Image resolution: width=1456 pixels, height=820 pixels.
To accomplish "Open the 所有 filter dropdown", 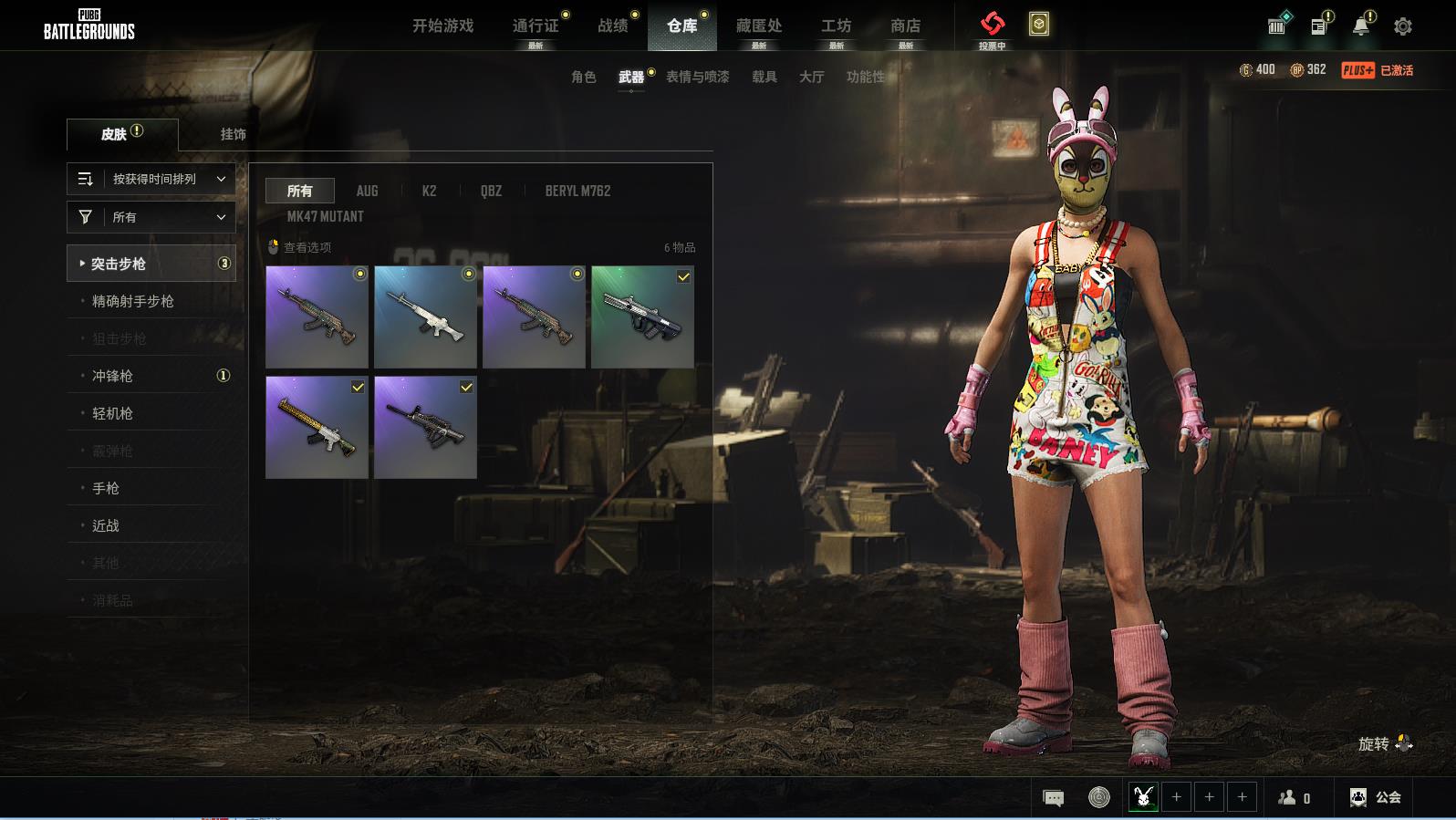I will click(151, 217).
